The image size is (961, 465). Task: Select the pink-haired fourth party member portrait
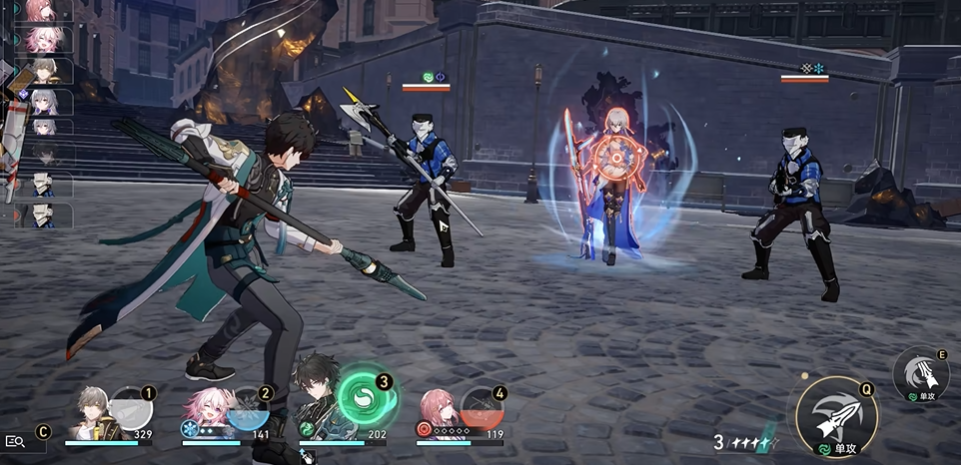438,412
